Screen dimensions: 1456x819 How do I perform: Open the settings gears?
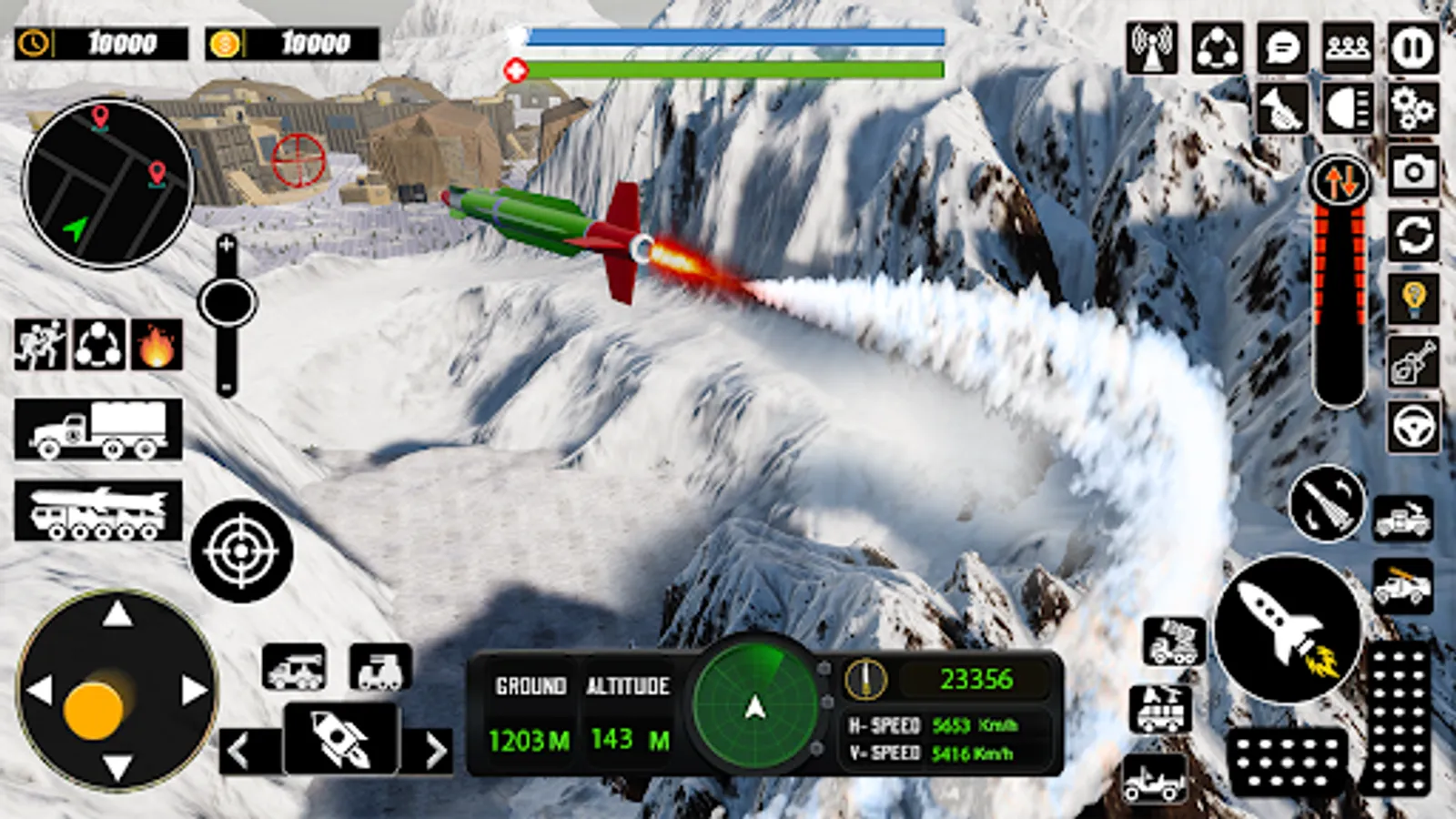pos(1412,109)
